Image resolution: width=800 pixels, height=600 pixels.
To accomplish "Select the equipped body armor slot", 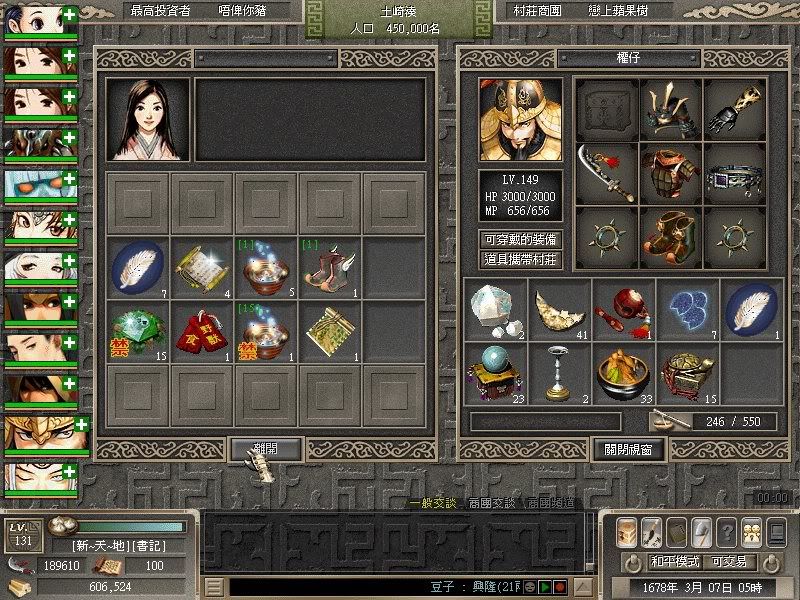I will tap(670, 172).
